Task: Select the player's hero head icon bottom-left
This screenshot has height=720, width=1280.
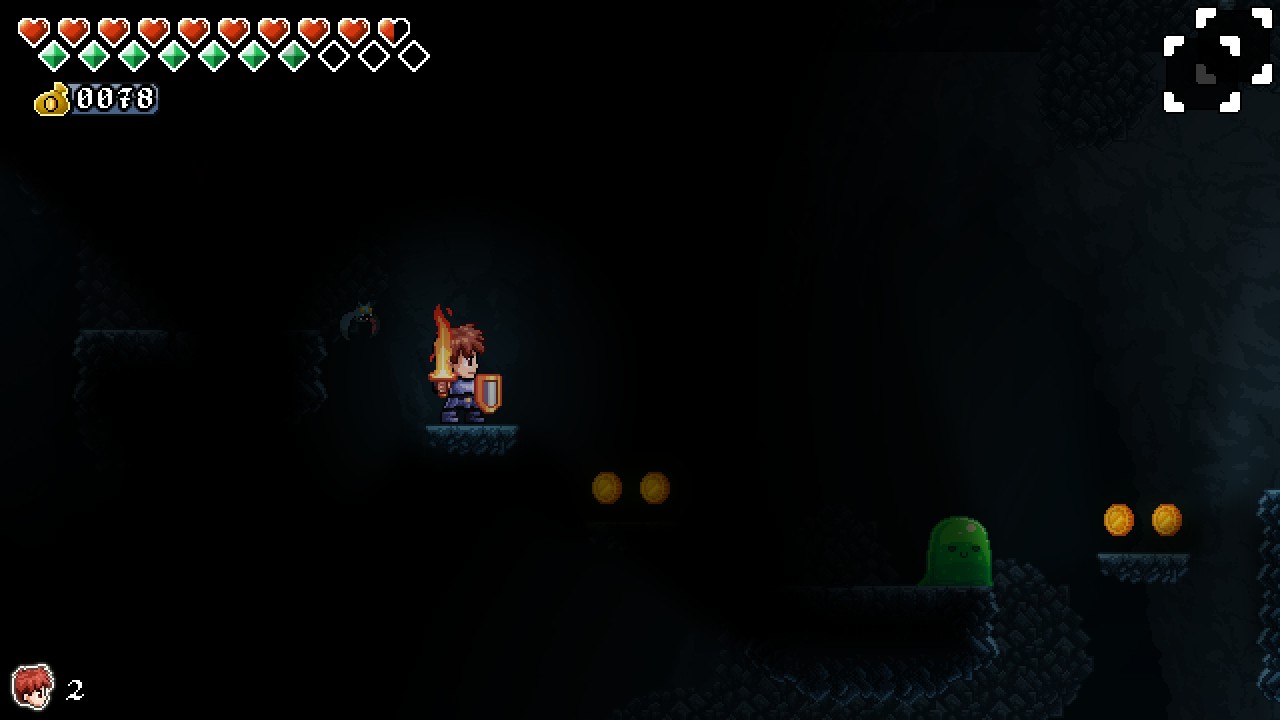Action: 33,687
